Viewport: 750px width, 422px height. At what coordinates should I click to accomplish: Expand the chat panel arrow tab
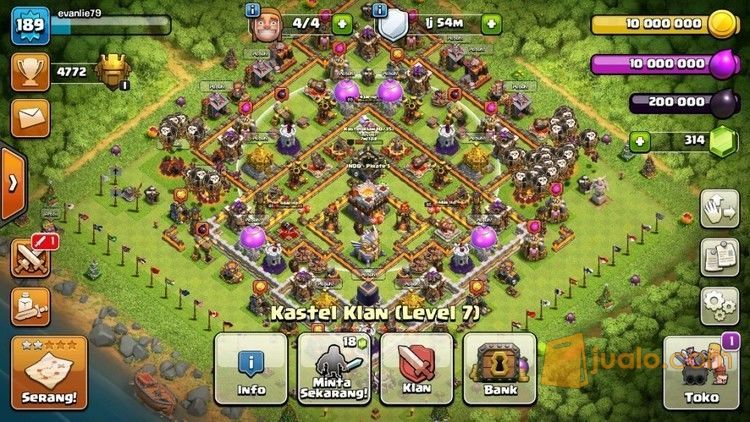(x=12, y=184)
